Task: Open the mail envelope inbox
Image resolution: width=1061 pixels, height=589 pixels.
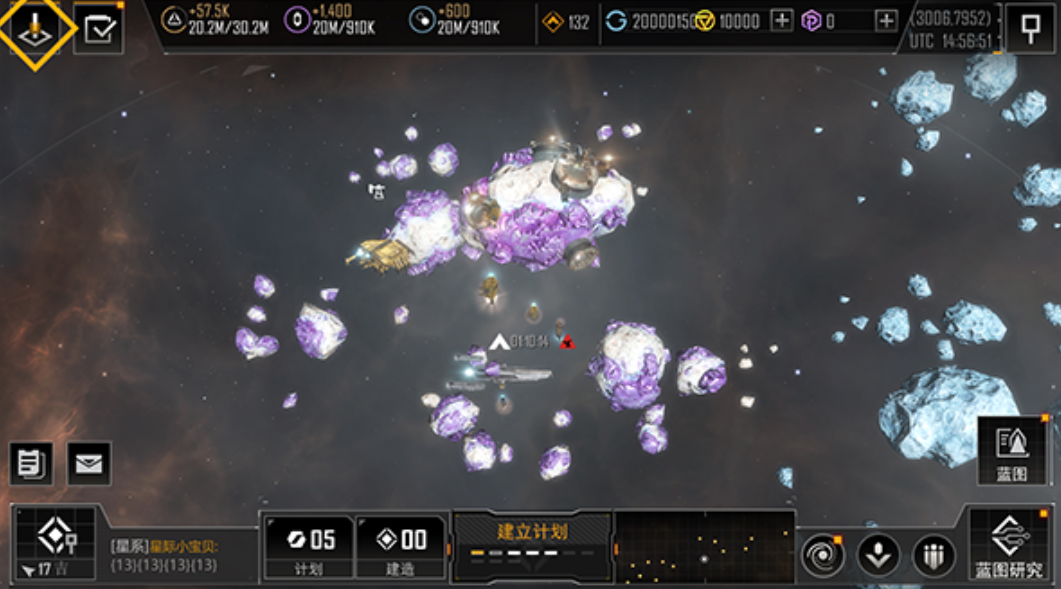Action: pos(89,464)
